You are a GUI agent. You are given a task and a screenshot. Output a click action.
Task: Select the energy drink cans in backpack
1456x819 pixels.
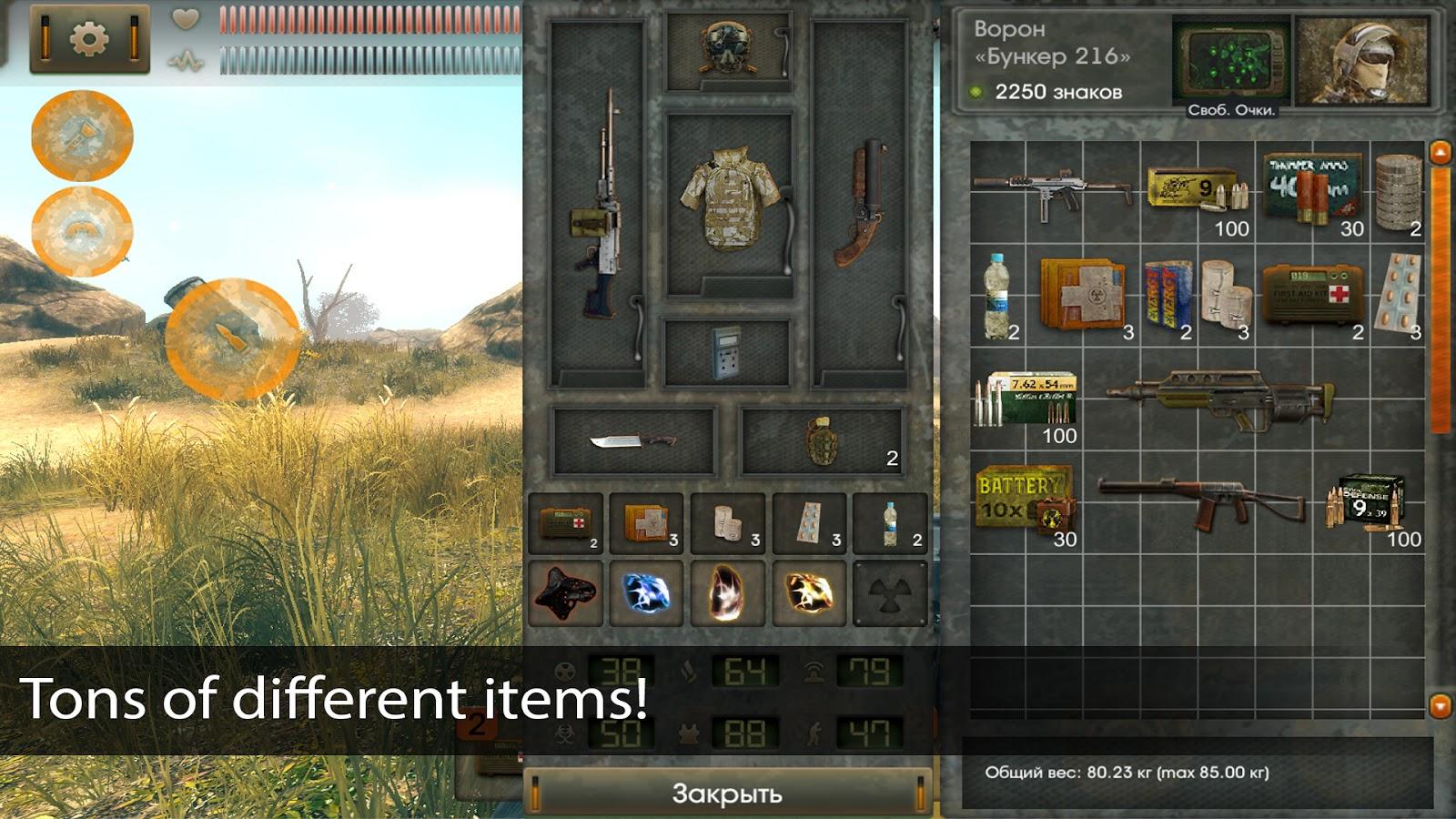1168,295
